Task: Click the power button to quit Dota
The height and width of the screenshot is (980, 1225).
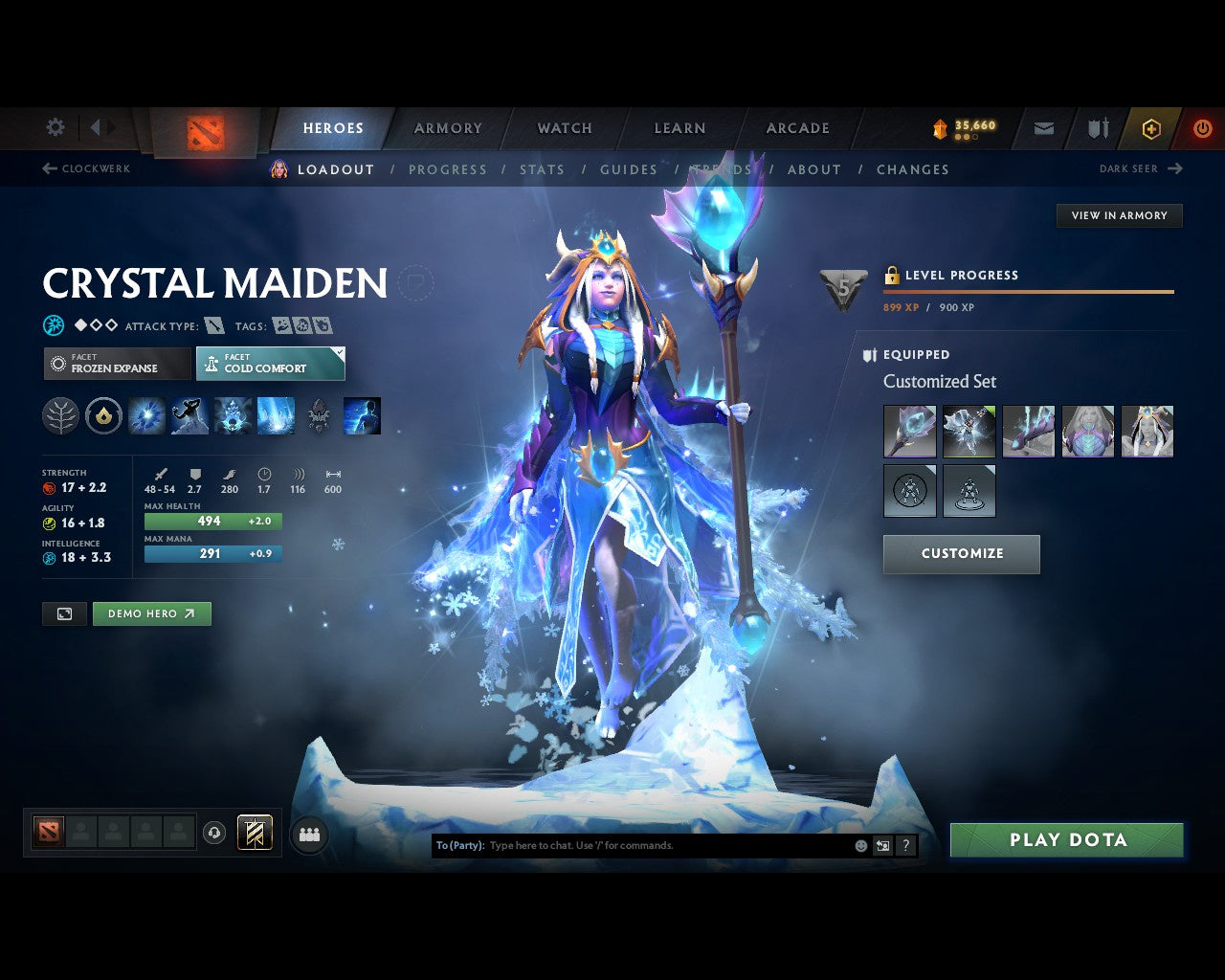Action: click(1203, 128)
